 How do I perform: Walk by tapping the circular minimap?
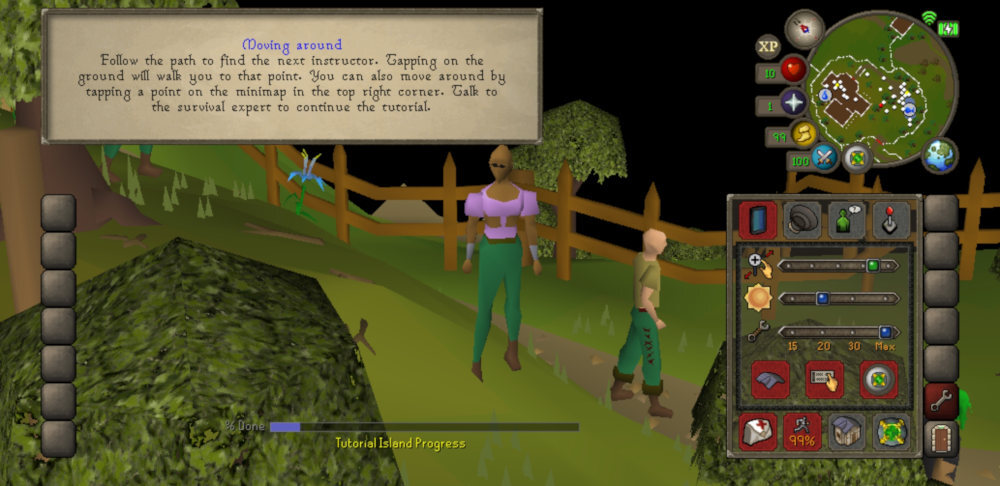pyautogui.click(x=880, y=85)
